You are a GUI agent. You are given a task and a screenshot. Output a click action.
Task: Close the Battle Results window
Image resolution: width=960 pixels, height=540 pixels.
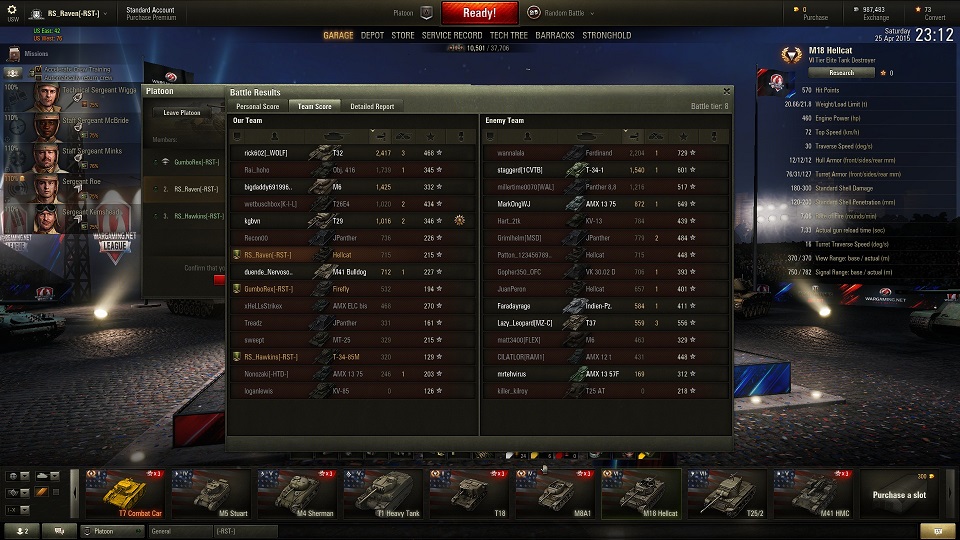click(x=727, y=92)
